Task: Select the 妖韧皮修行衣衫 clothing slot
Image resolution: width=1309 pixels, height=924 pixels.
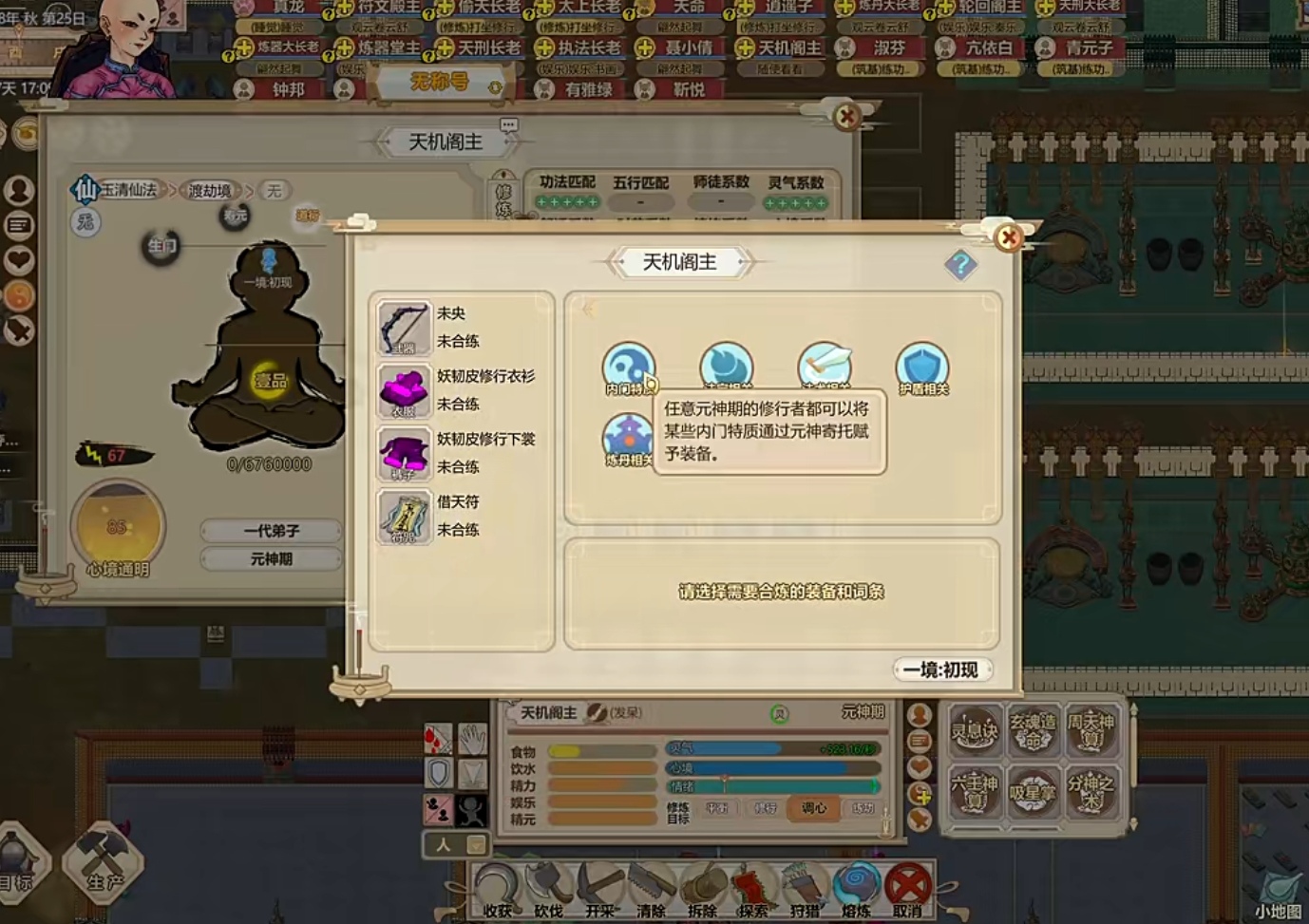Action: tap(404, 390)
